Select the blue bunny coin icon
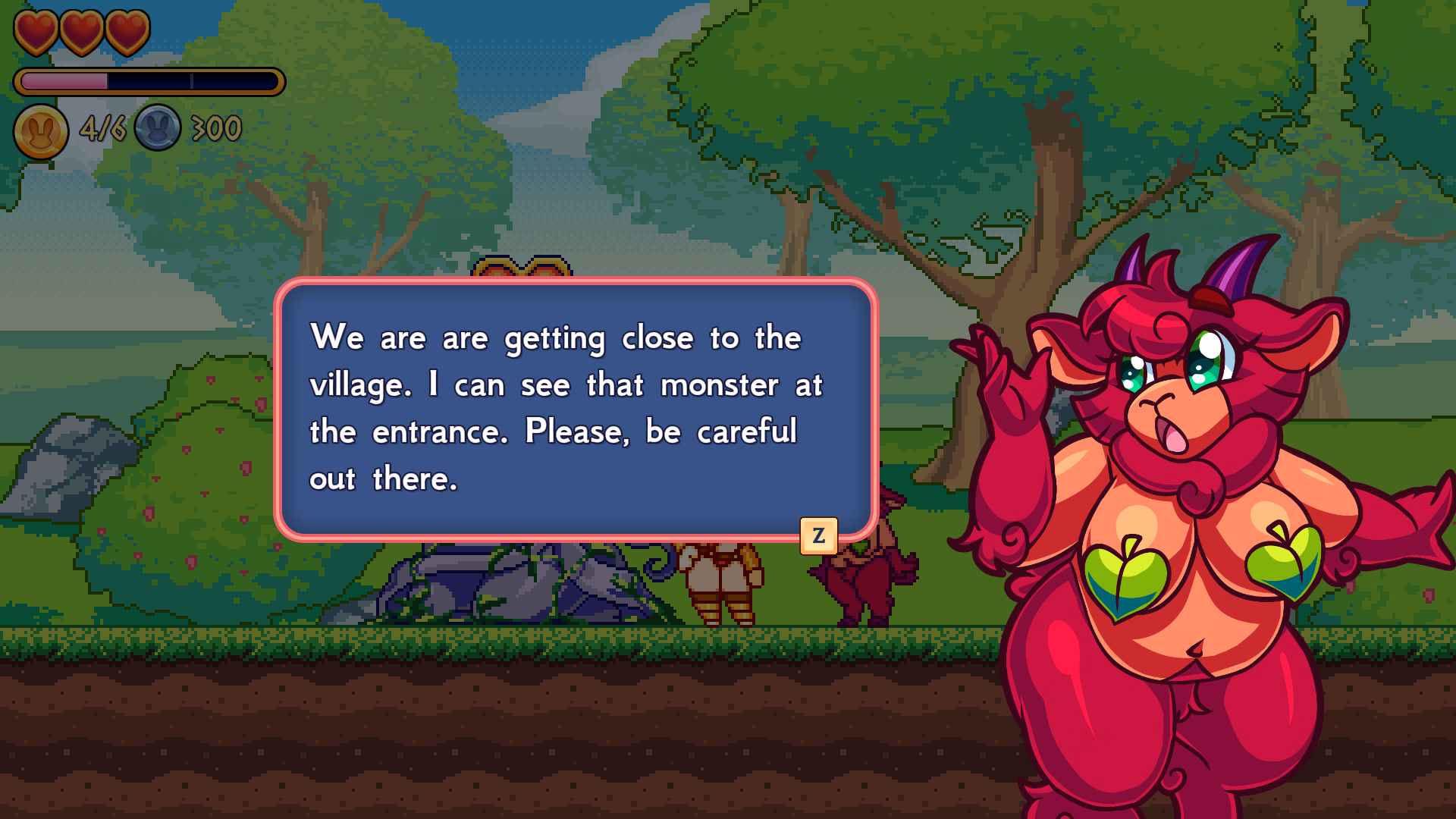 point(158,128)
